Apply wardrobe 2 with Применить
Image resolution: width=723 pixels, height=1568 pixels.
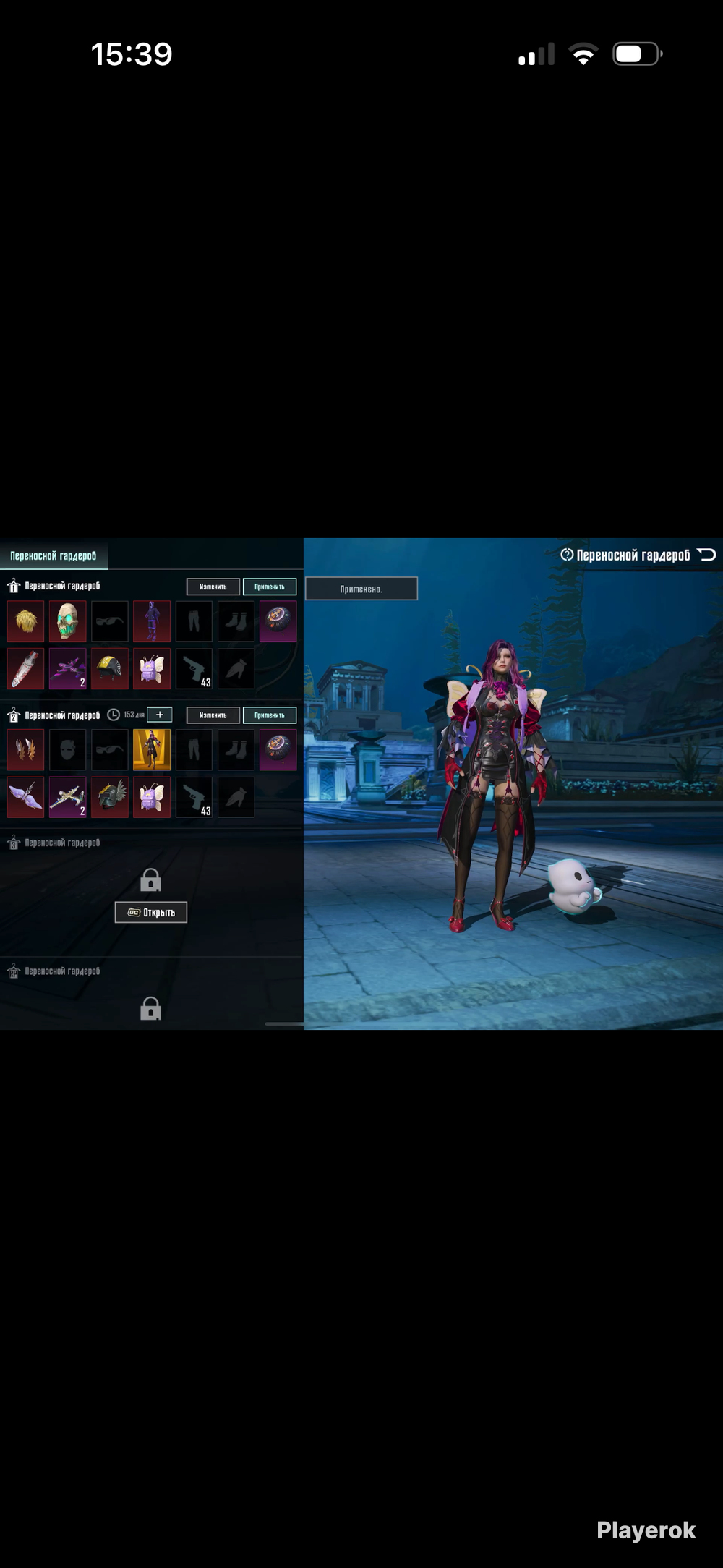[270, 715]
